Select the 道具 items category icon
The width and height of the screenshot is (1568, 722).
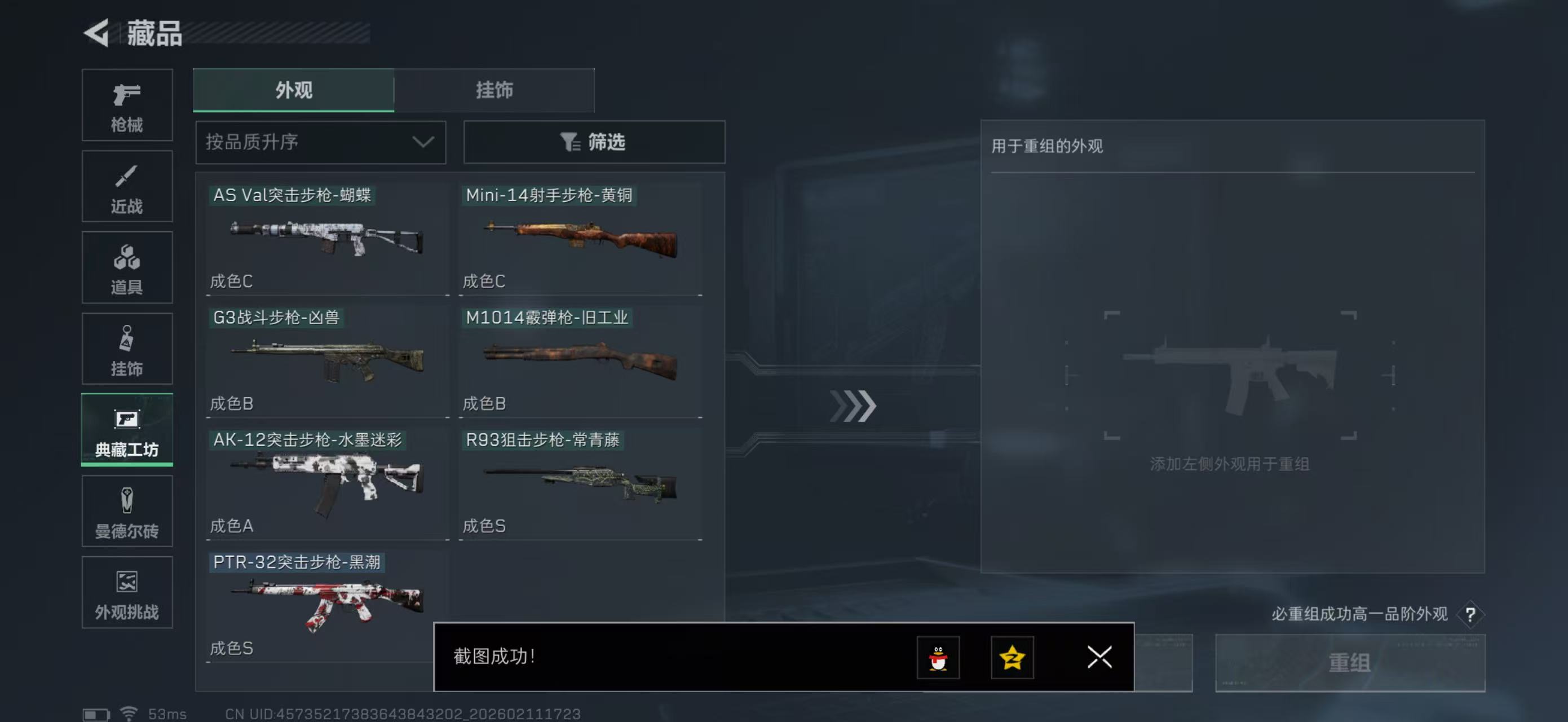(x=127, y=268)
